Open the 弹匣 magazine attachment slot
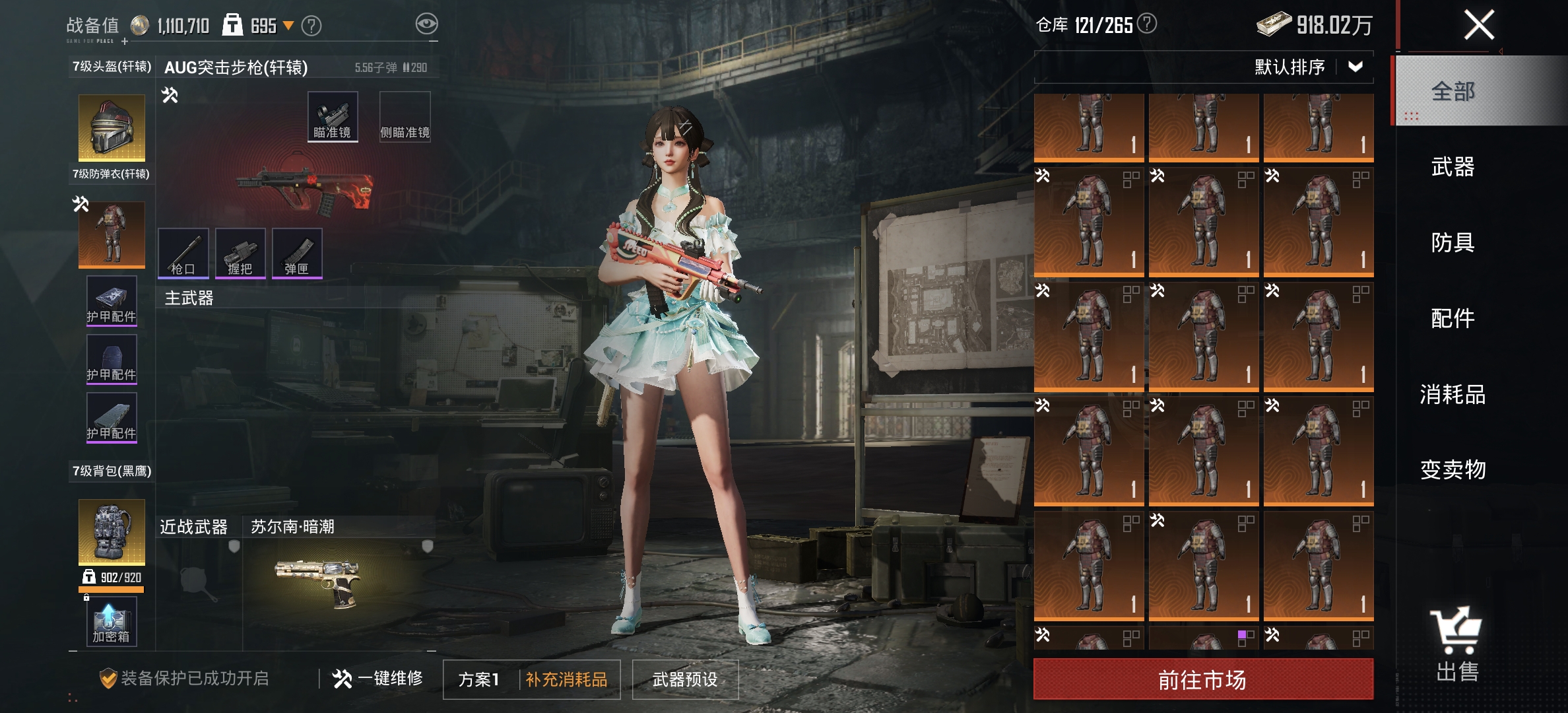 (298, 253)
